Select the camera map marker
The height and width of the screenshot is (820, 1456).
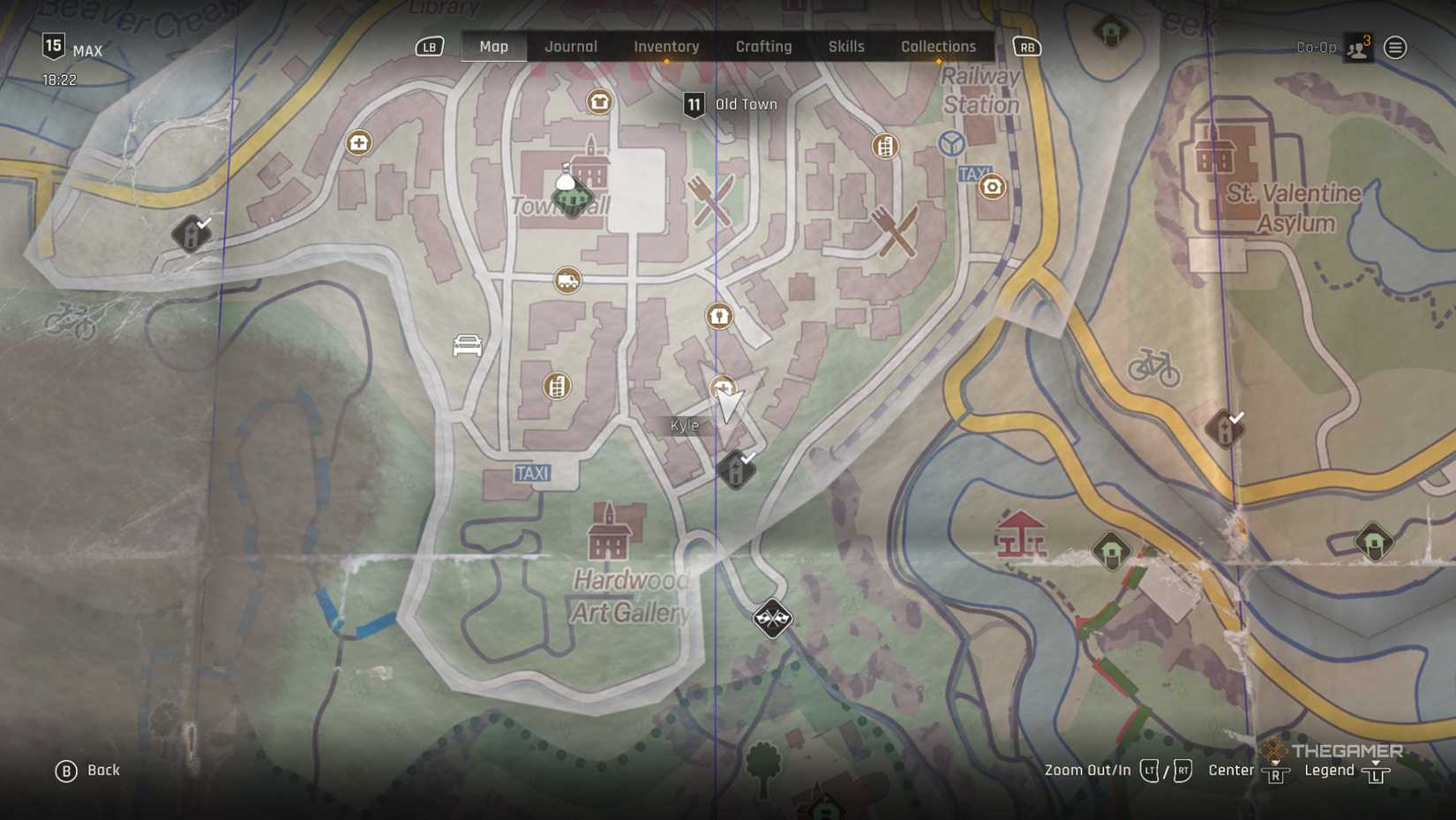(x=992, y=187)
